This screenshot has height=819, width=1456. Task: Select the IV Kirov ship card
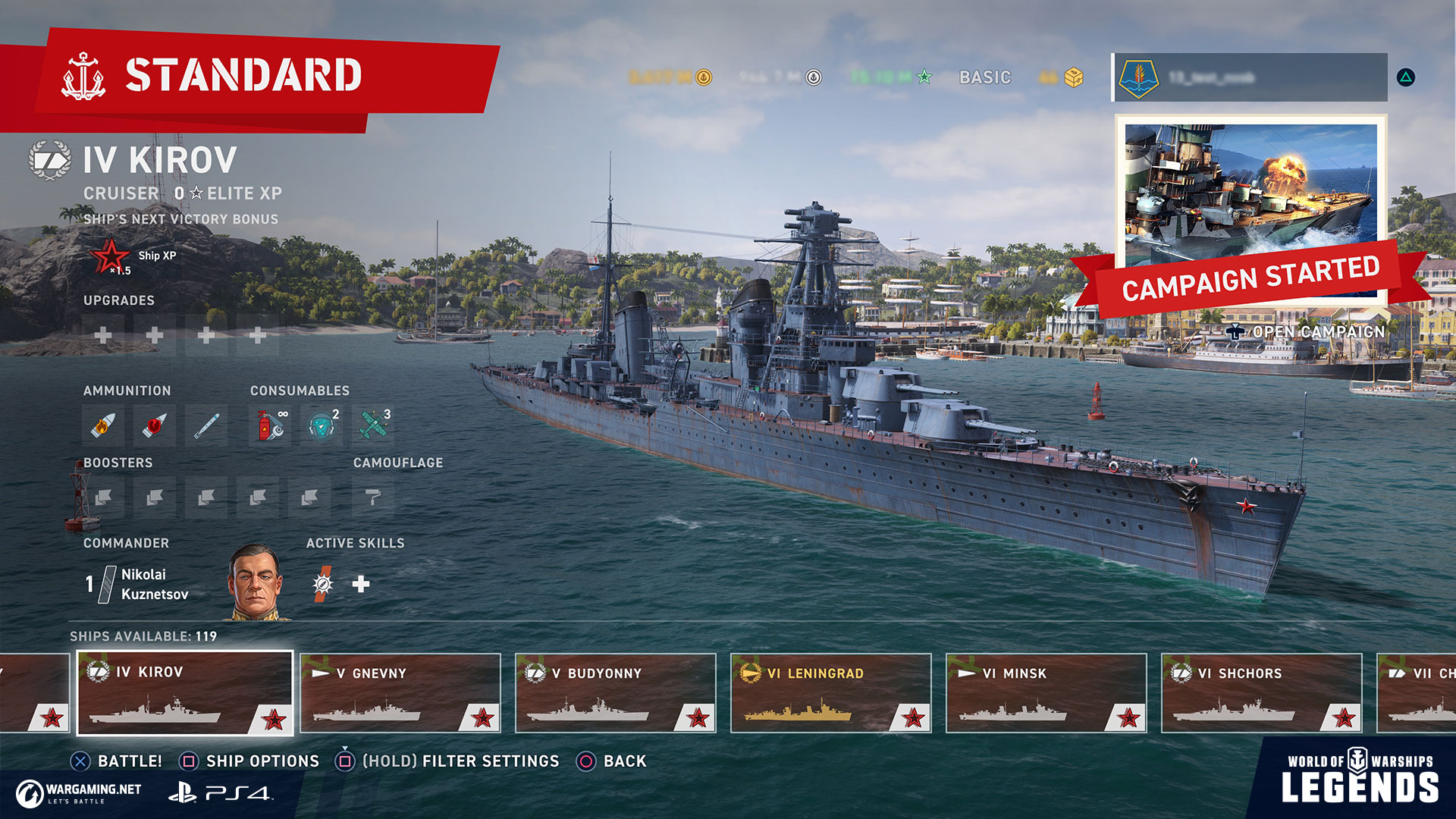(185, 693)
